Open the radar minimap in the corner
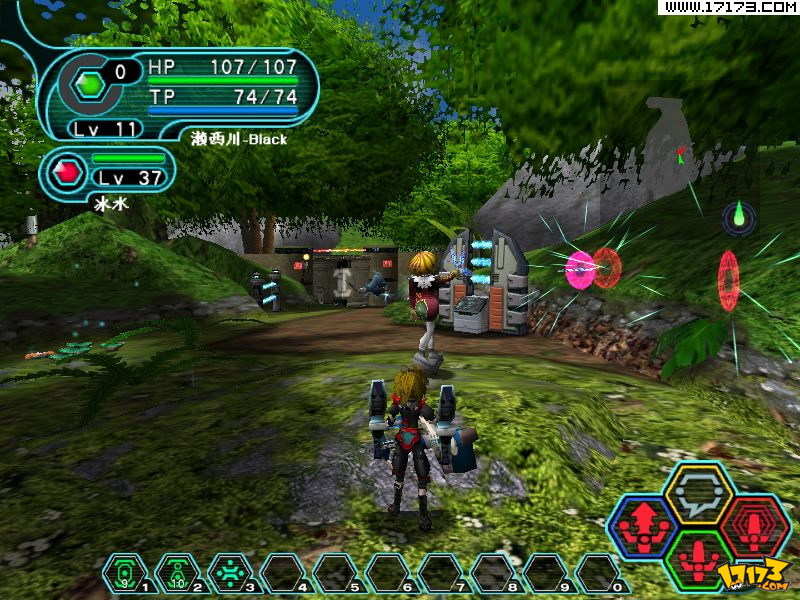The width and height of the screenshot is (800, 600). tap(739, 215)
